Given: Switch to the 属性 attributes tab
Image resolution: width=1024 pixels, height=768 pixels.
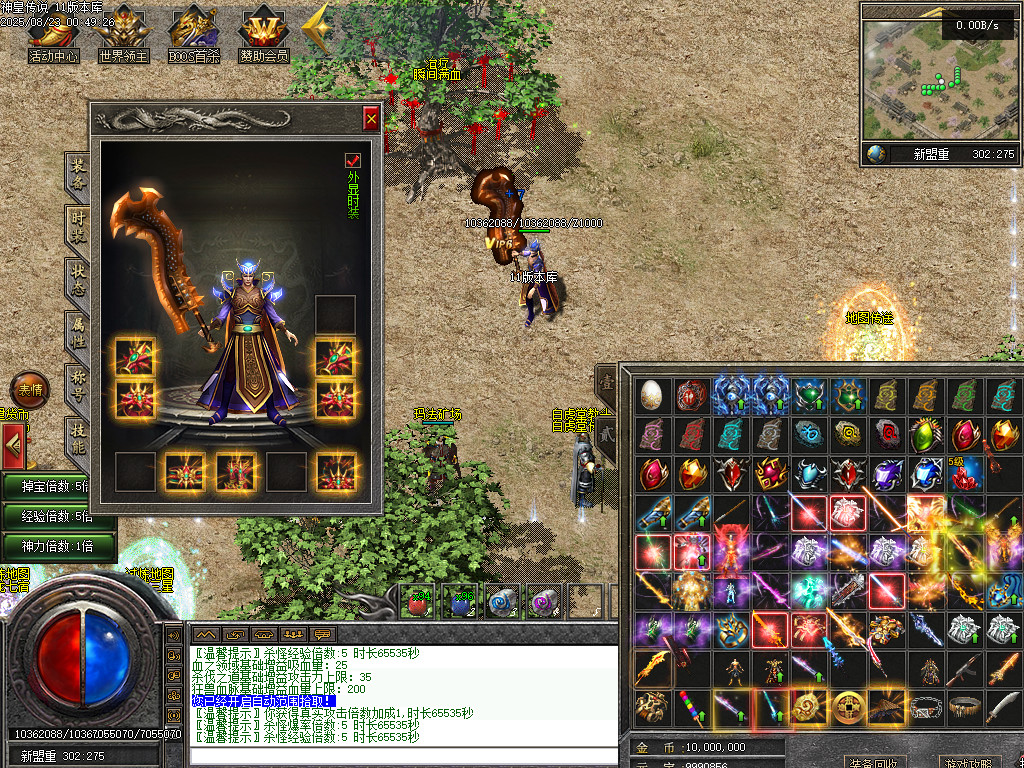Looking at the screenshot, I should pyautogui.click(x=78, y=331).
